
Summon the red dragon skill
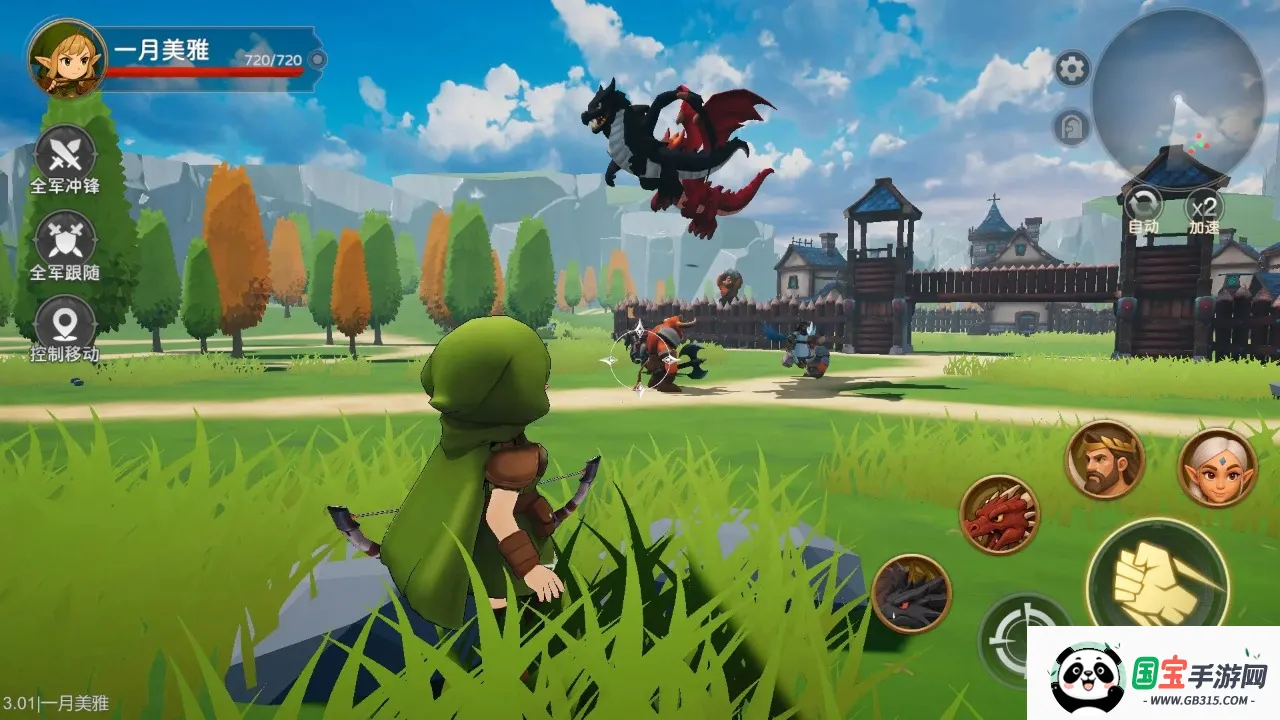pyautogui.click(x=999, y=515)
